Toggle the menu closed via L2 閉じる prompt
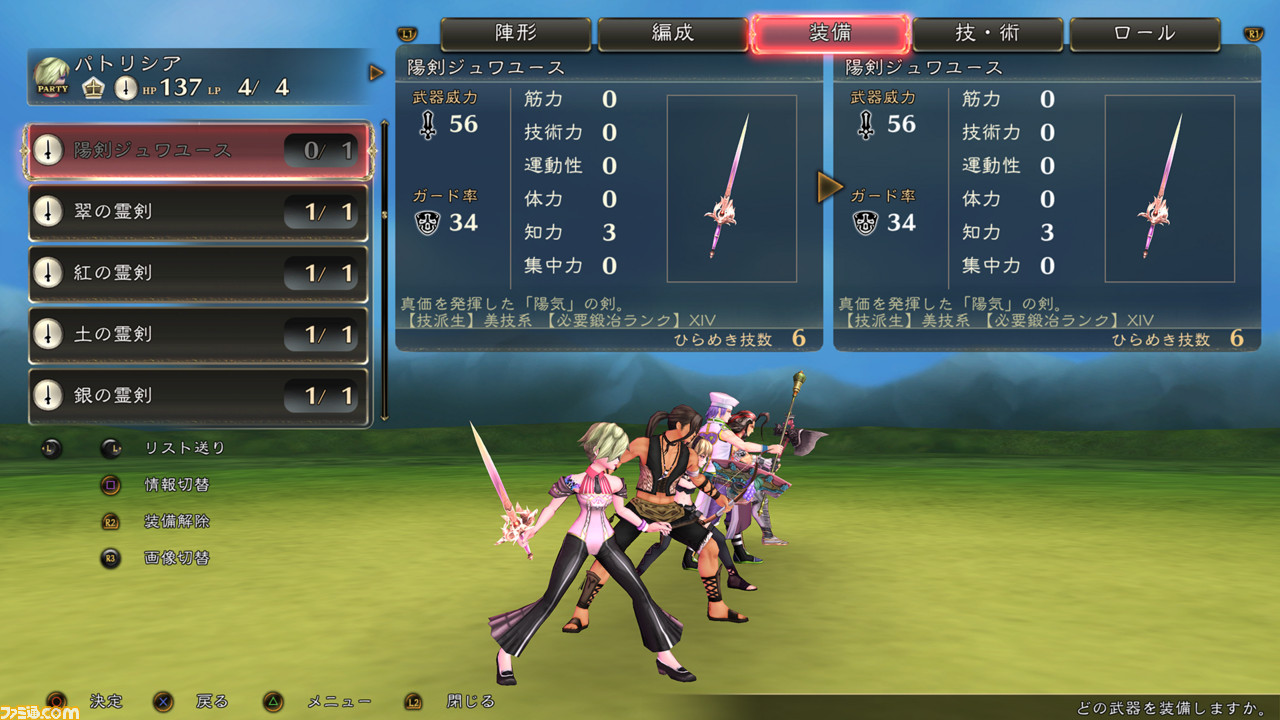 [415, 702]
